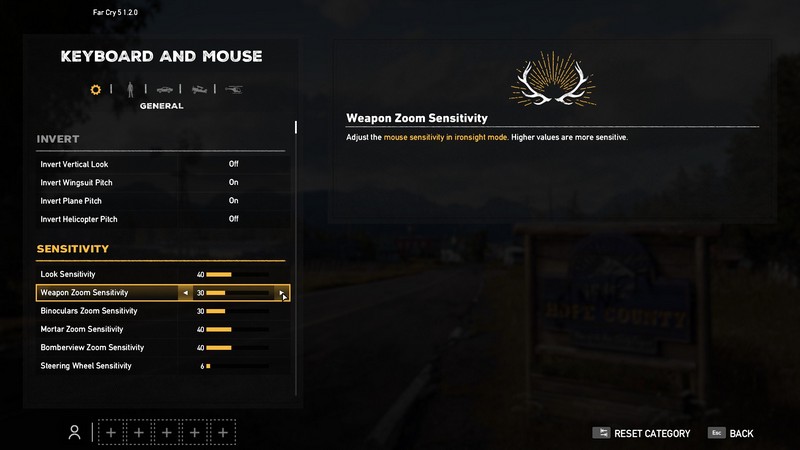Open the player profile icon
The image size is (800, 450).
[74, 432]
